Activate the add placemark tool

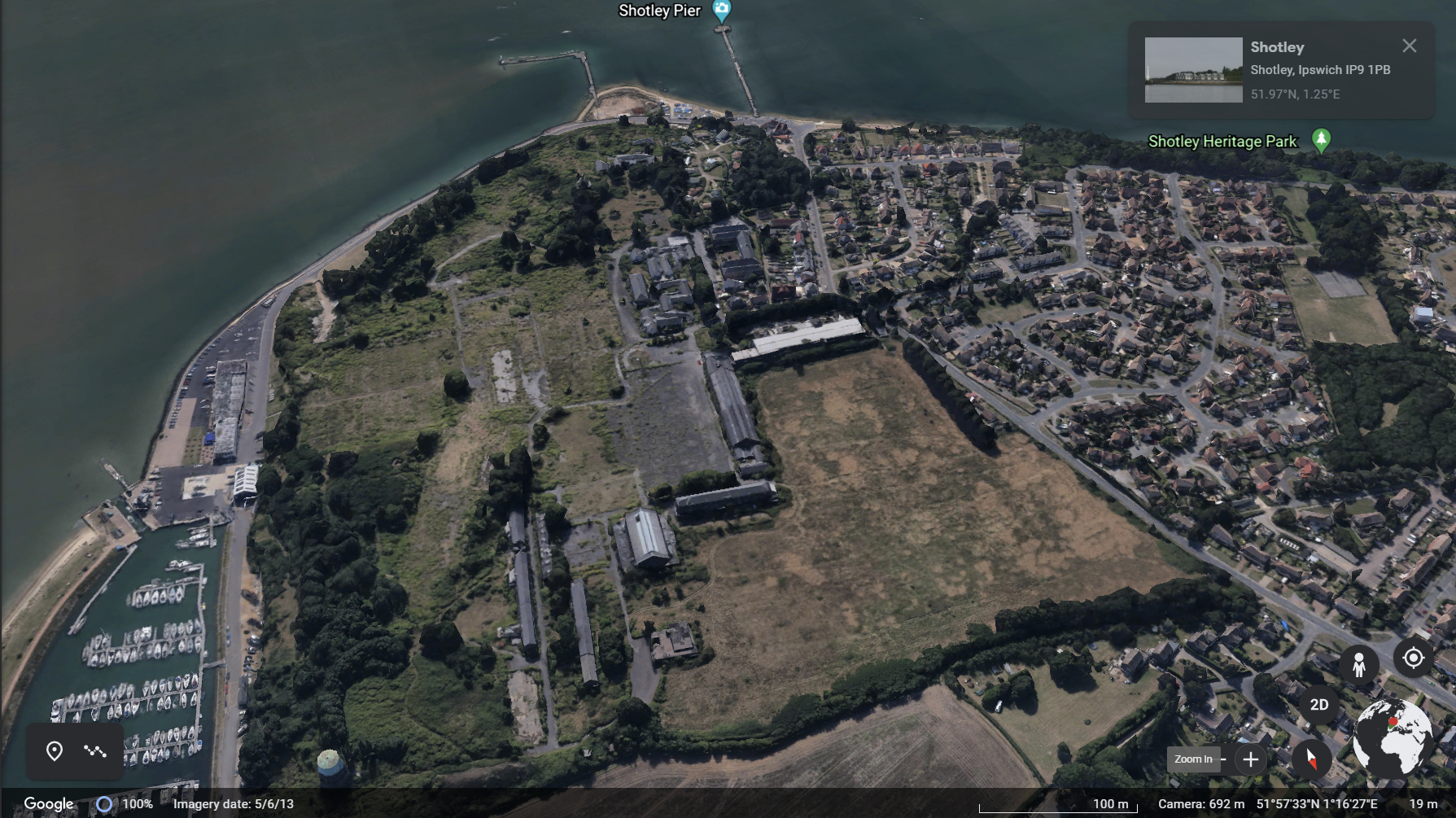coord(55,750)
